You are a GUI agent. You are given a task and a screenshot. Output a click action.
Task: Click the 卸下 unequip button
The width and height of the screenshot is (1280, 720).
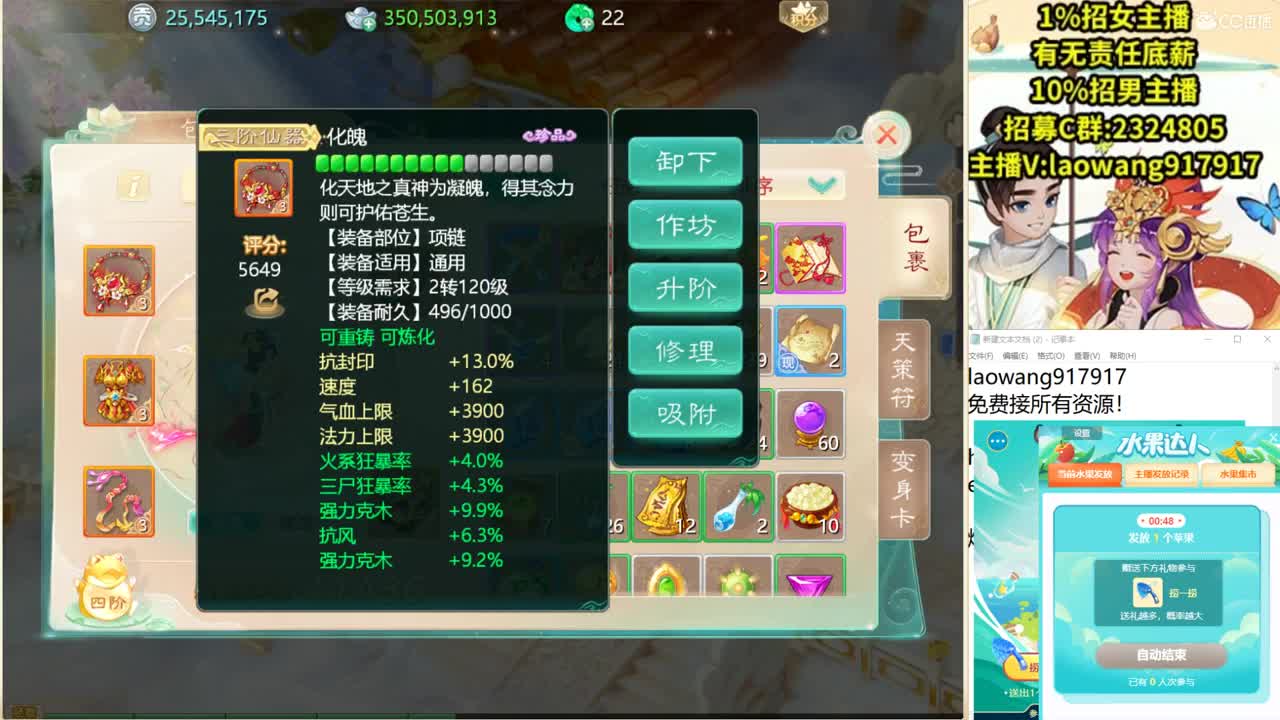[x=685, y=162]
